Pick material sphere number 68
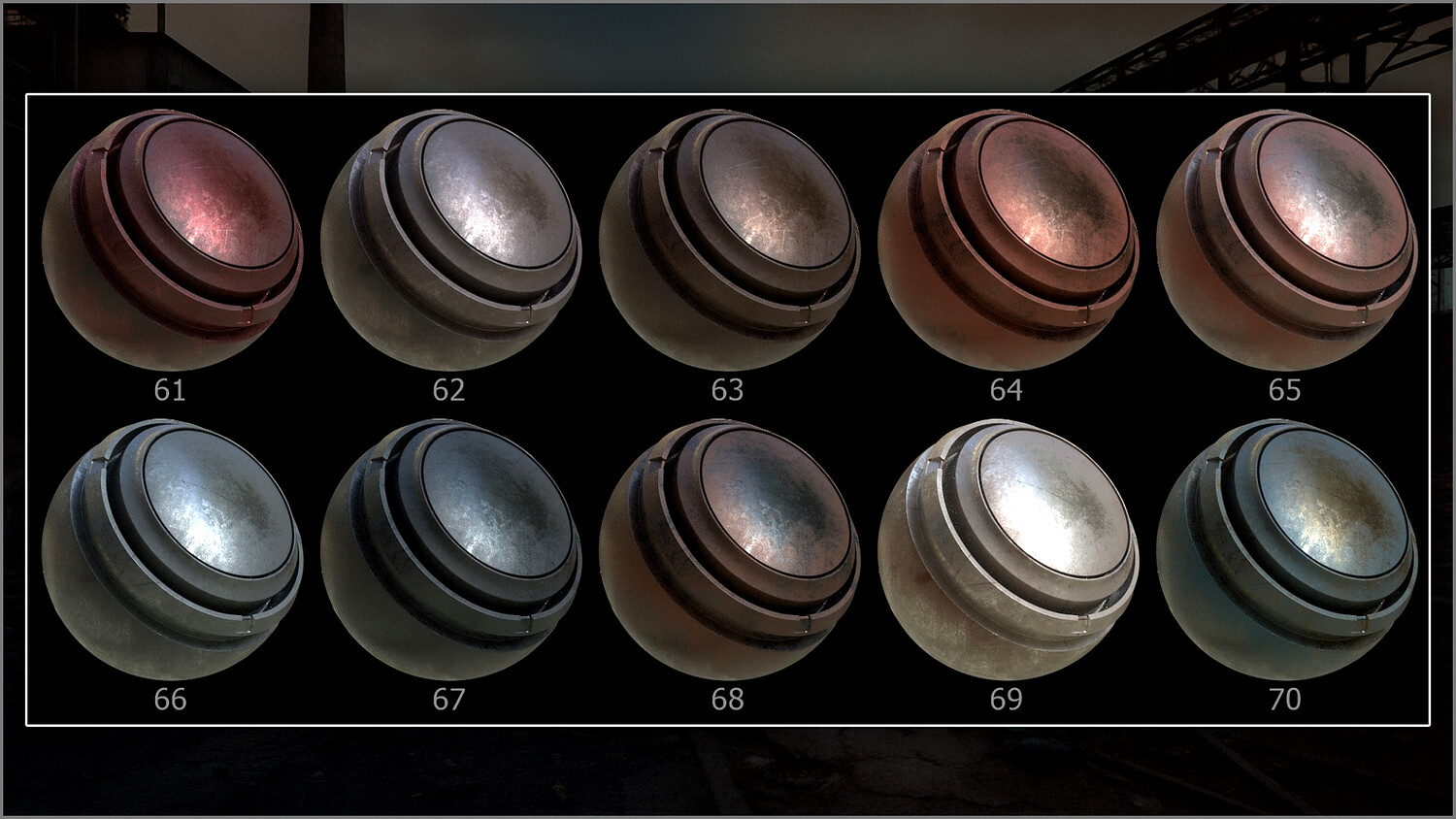 [x=729, y=549]
